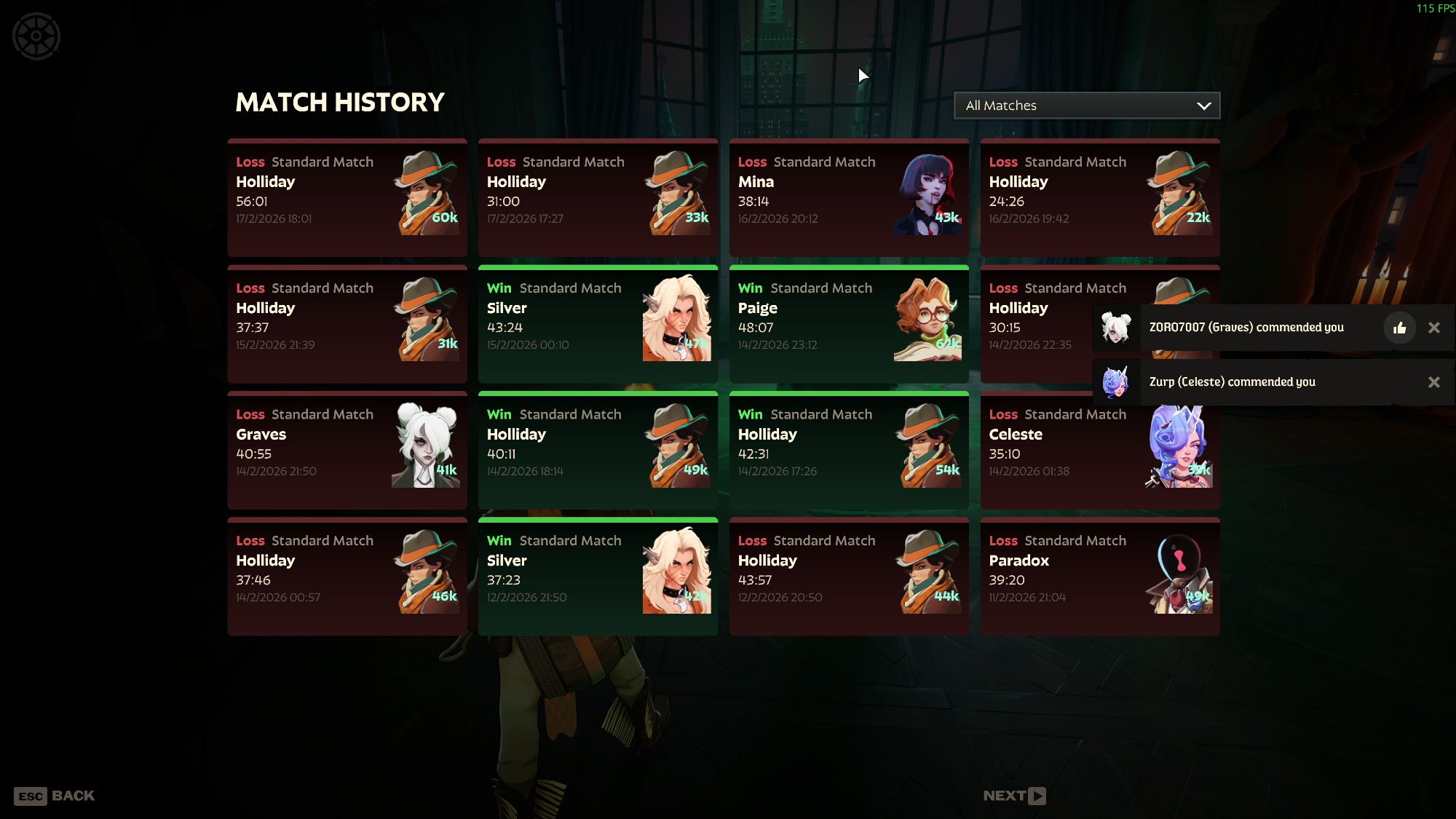
Task: Dismiss the ZORO7007 commendation notification
Action: 1434,328
